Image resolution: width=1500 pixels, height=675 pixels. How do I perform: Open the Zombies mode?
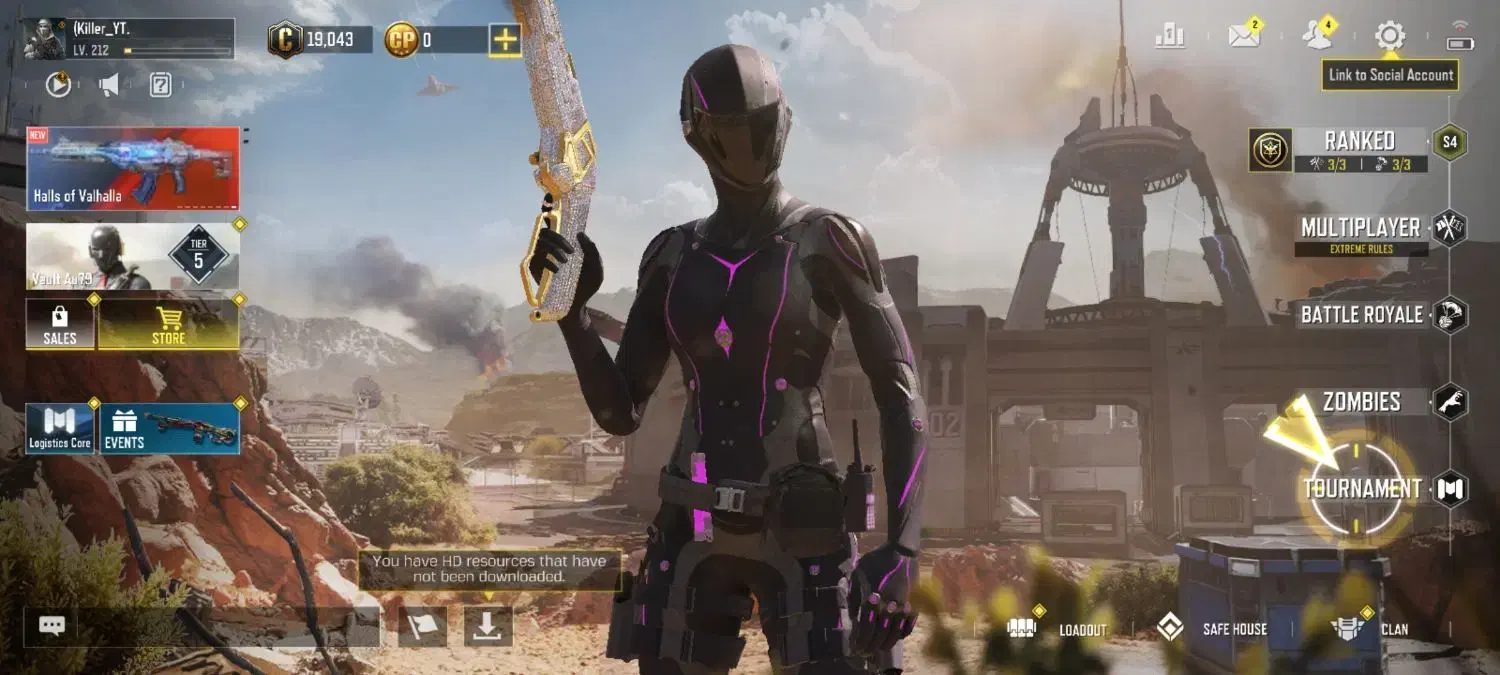point(1361,402)
